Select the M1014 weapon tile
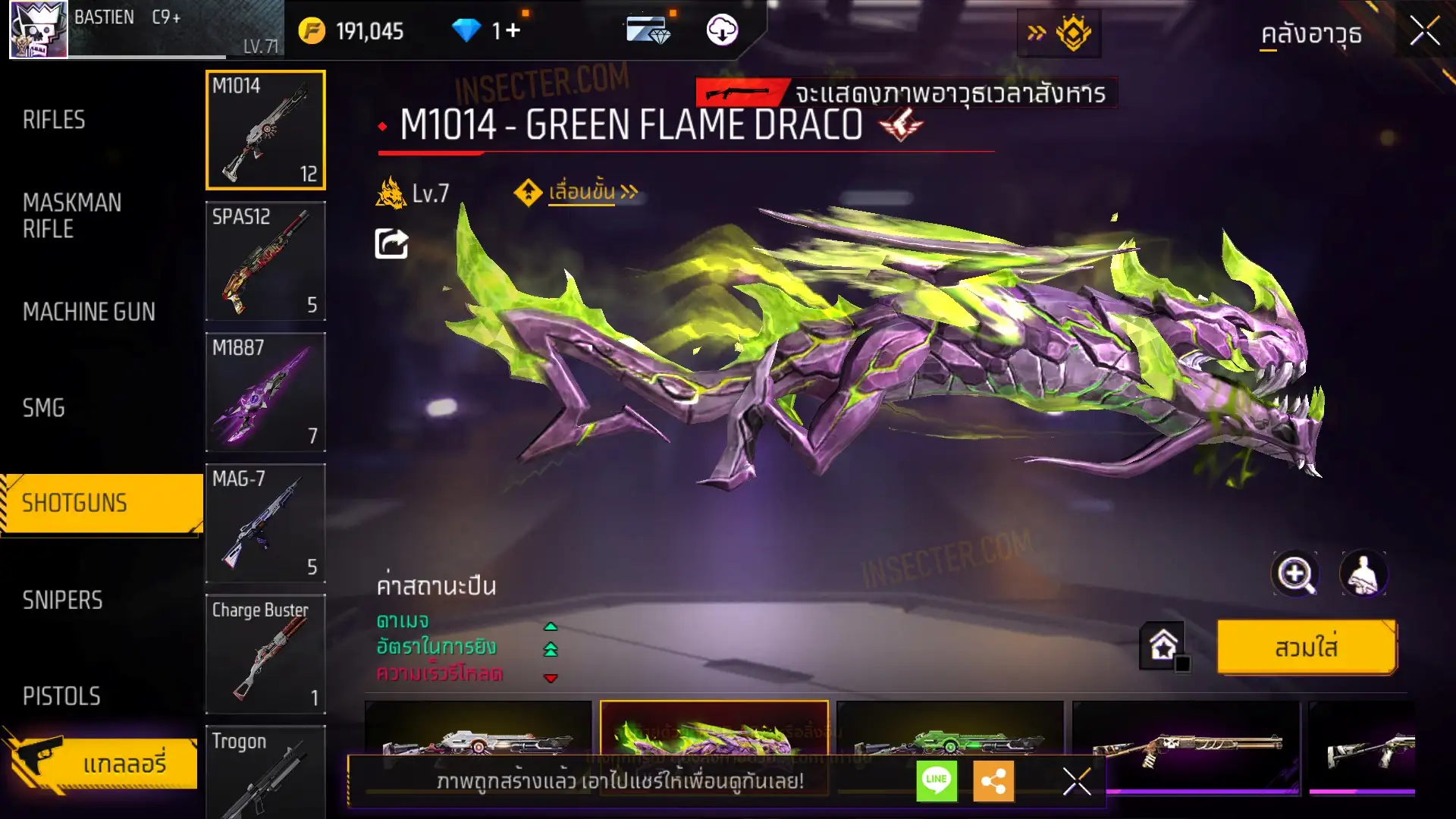Screen dimensions: 1456x819 coord(265,130)
